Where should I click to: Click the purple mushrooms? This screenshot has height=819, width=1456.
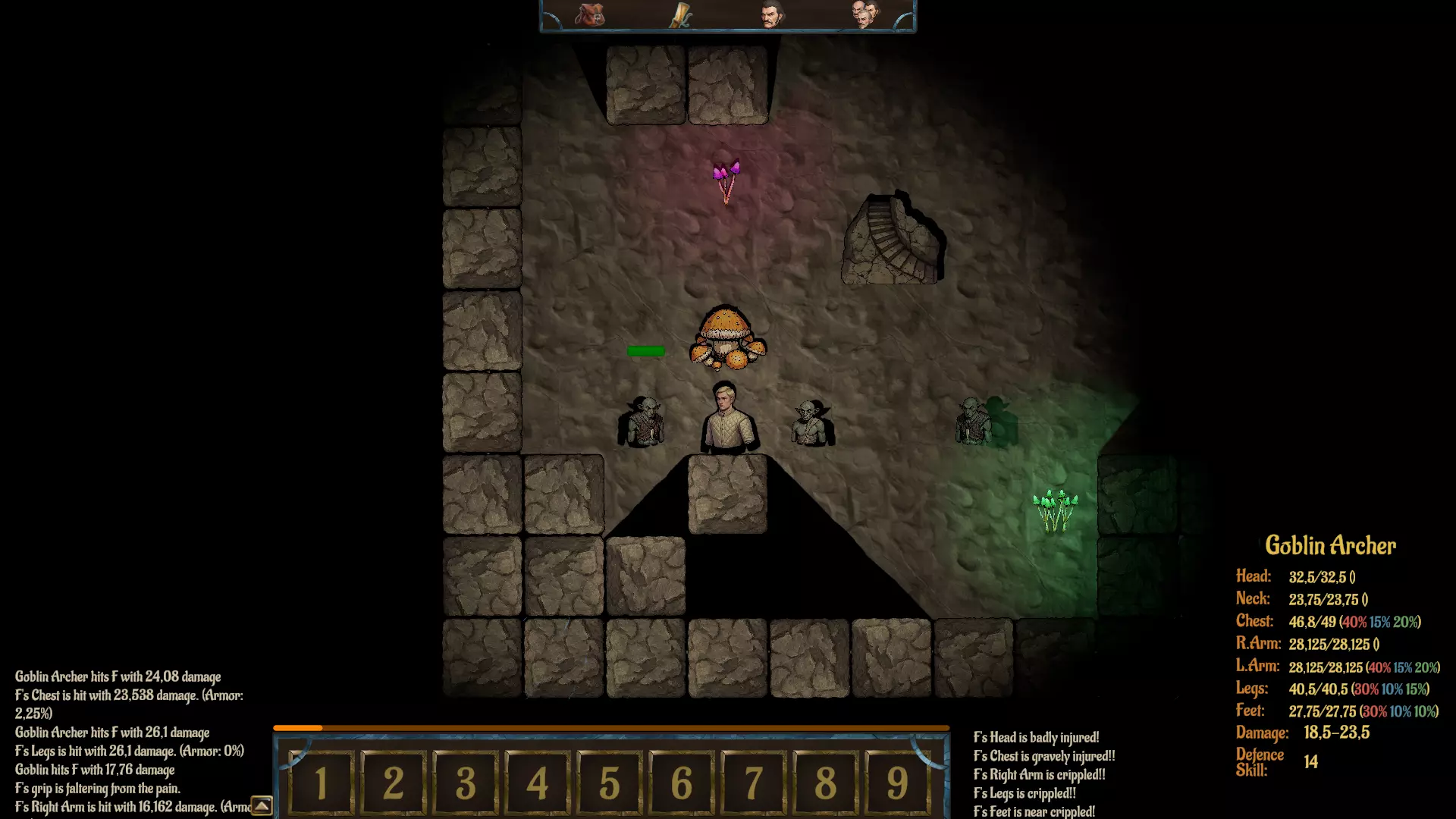(x=726, y=179)
